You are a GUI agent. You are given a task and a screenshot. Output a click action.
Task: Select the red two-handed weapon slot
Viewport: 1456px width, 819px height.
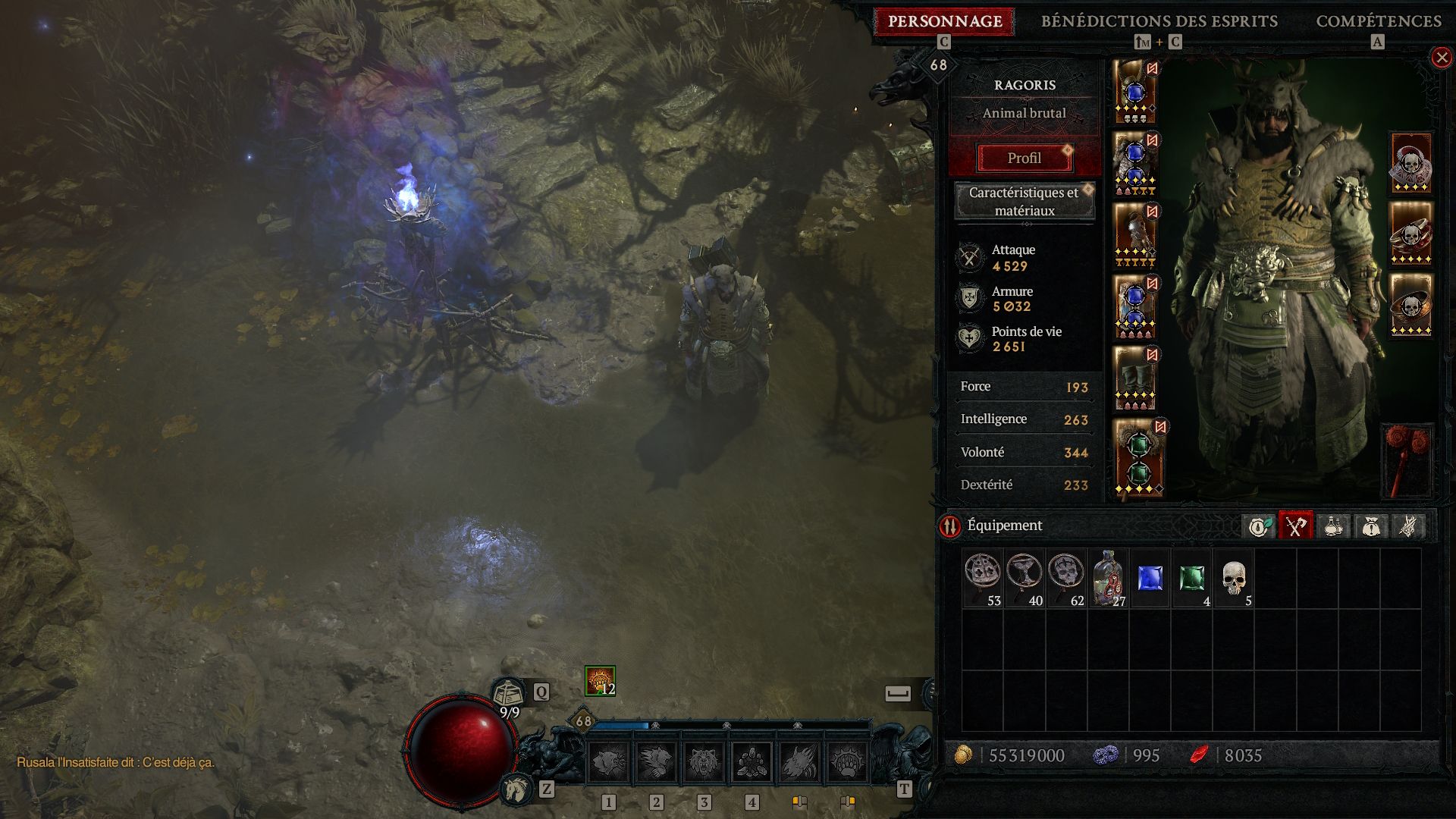[1407, 460]
